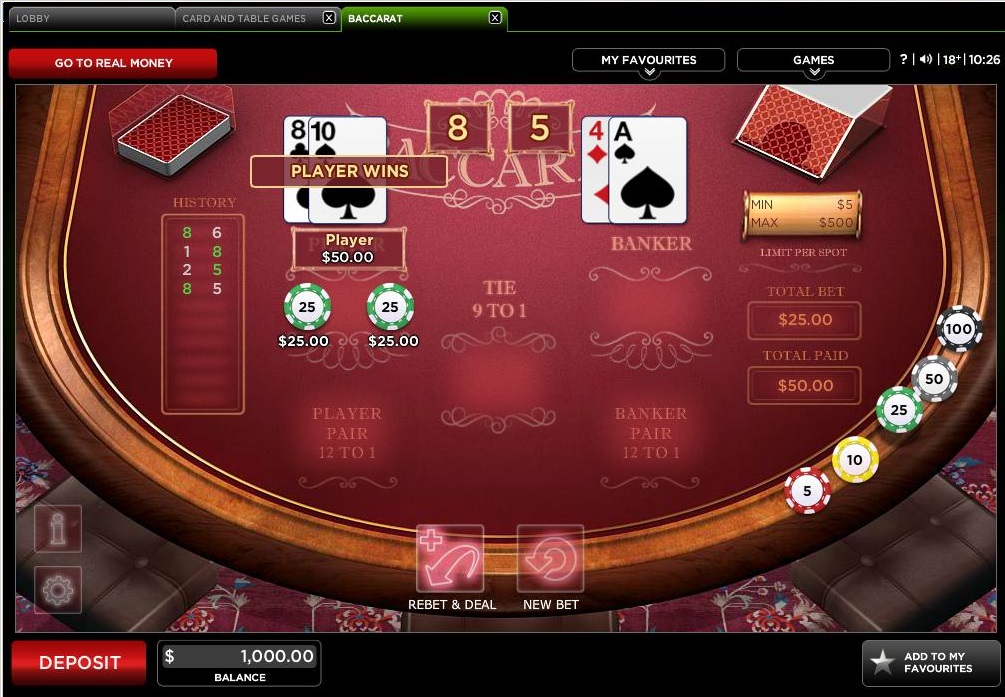Screen dimensions: 1005x697
Task: Pick the 50 value chip
Action: [934, 379]
